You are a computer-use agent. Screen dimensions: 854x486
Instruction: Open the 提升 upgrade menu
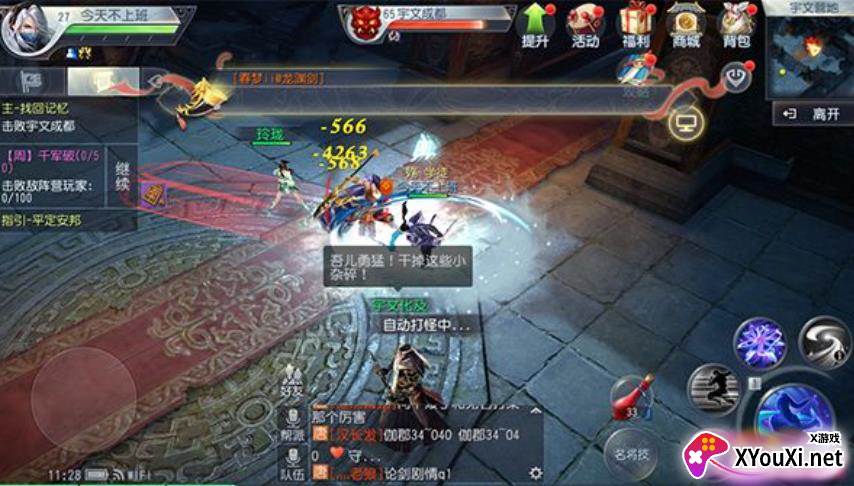536,24
